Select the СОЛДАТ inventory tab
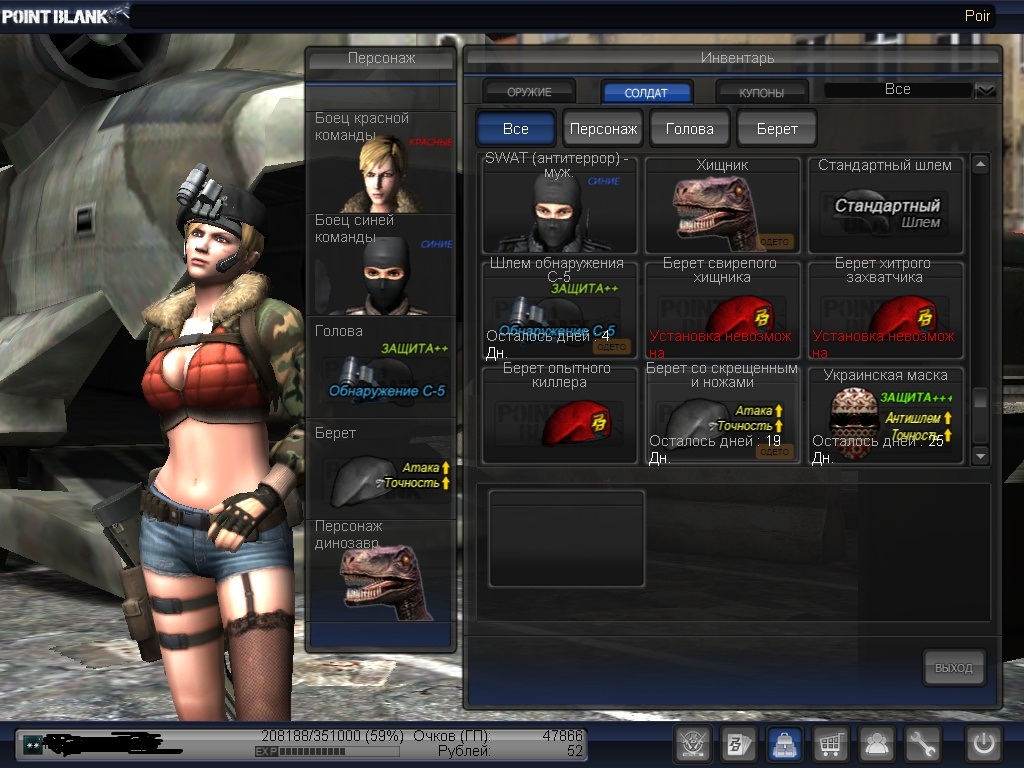This screenshot has width=1024, height=768. [647, 92]
